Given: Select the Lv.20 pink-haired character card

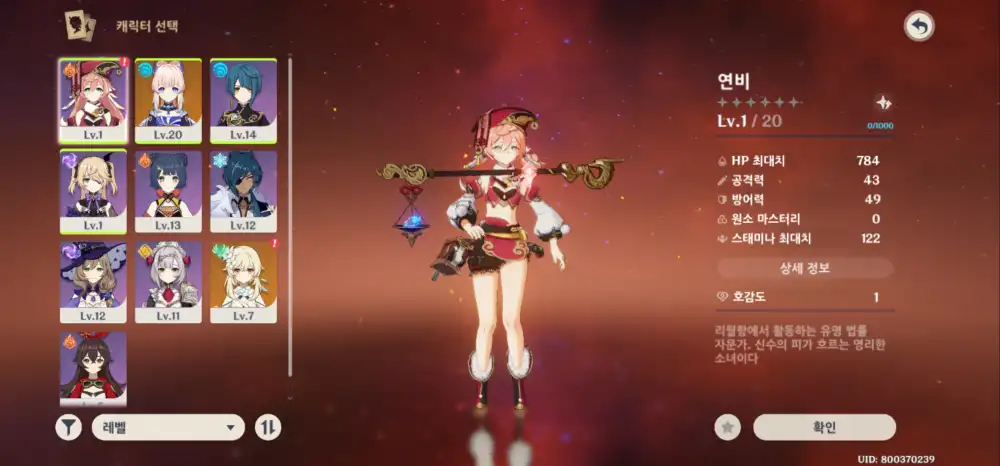Looking at the screenshot, I should pyautogui.click(x=168, y=100).
